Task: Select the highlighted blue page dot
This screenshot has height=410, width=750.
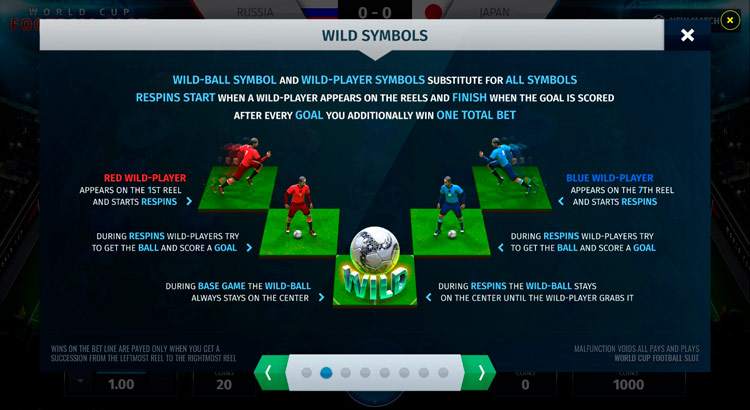Action: 326,373
